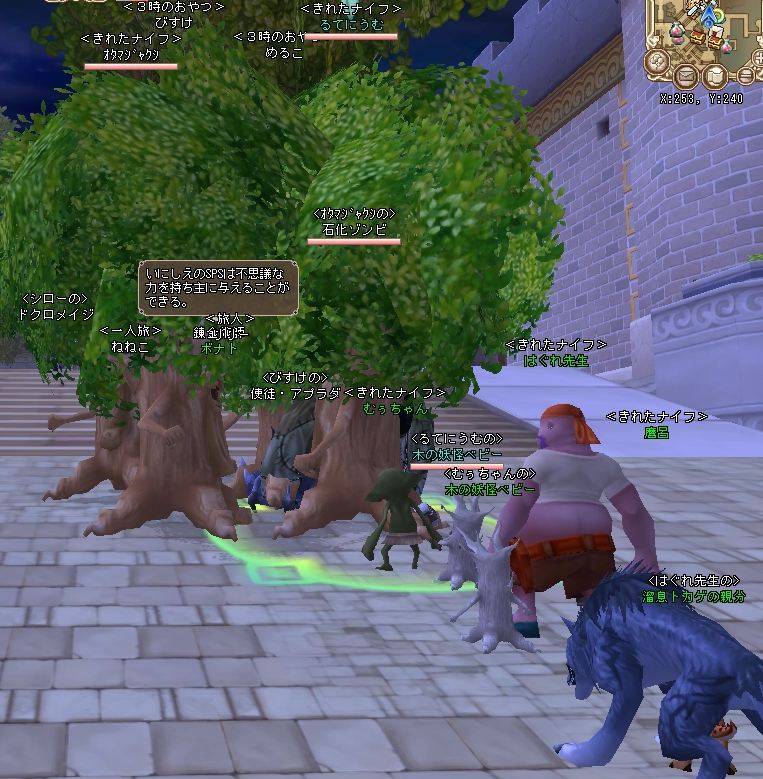Screen dimensions: 763x779
Task: Open the world globe button below minimap
Action: pos(657,61)
